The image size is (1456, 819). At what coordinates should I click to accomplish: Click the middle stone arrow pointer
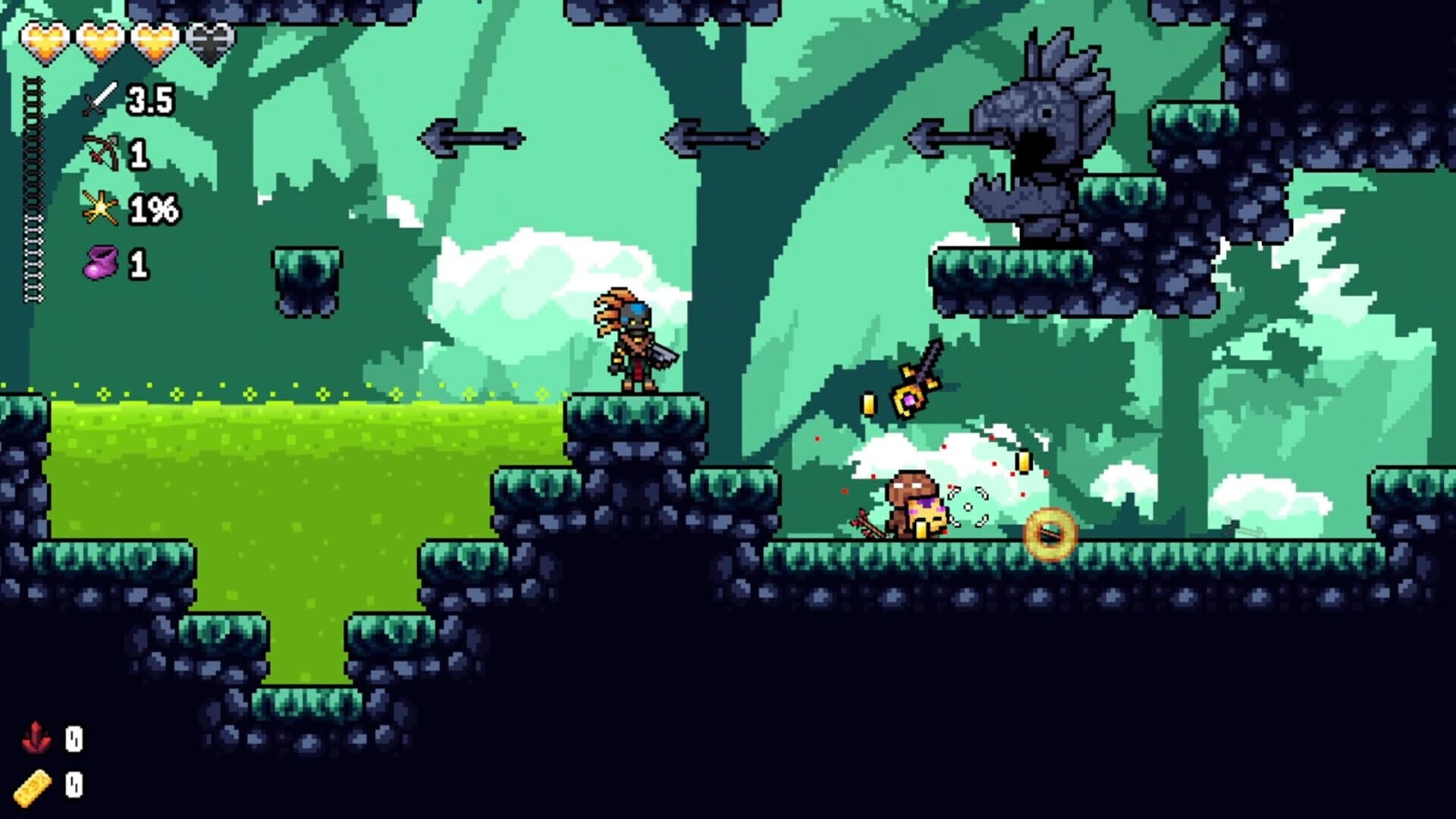(x=717, y=138)
